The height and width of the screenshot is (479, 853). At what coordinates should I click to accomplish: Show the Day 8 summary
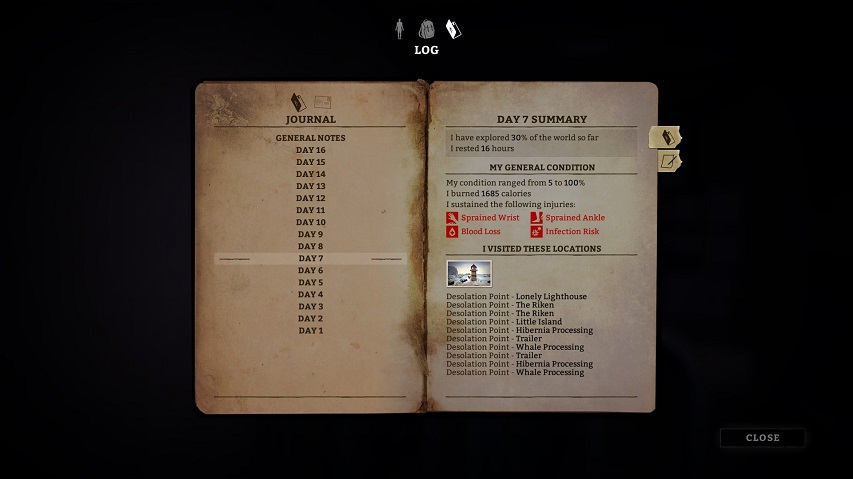pos(310,246)
